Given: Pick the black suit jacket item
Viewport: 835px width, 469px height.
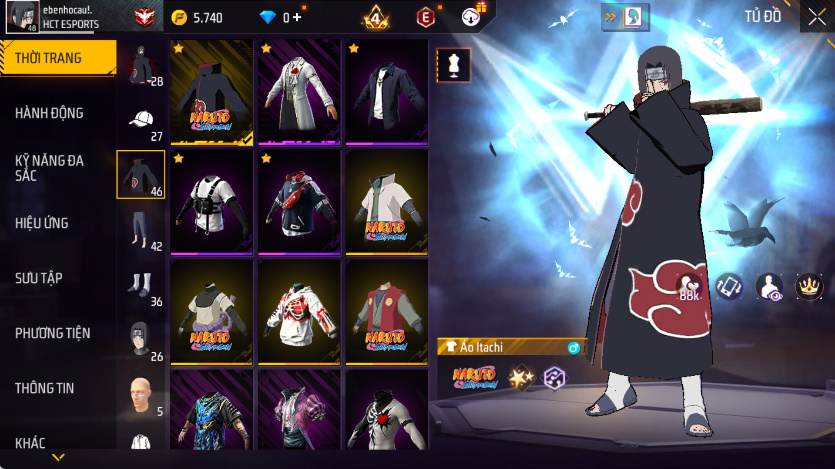Looking at the screenshot, I should click(x=387, y=92).
